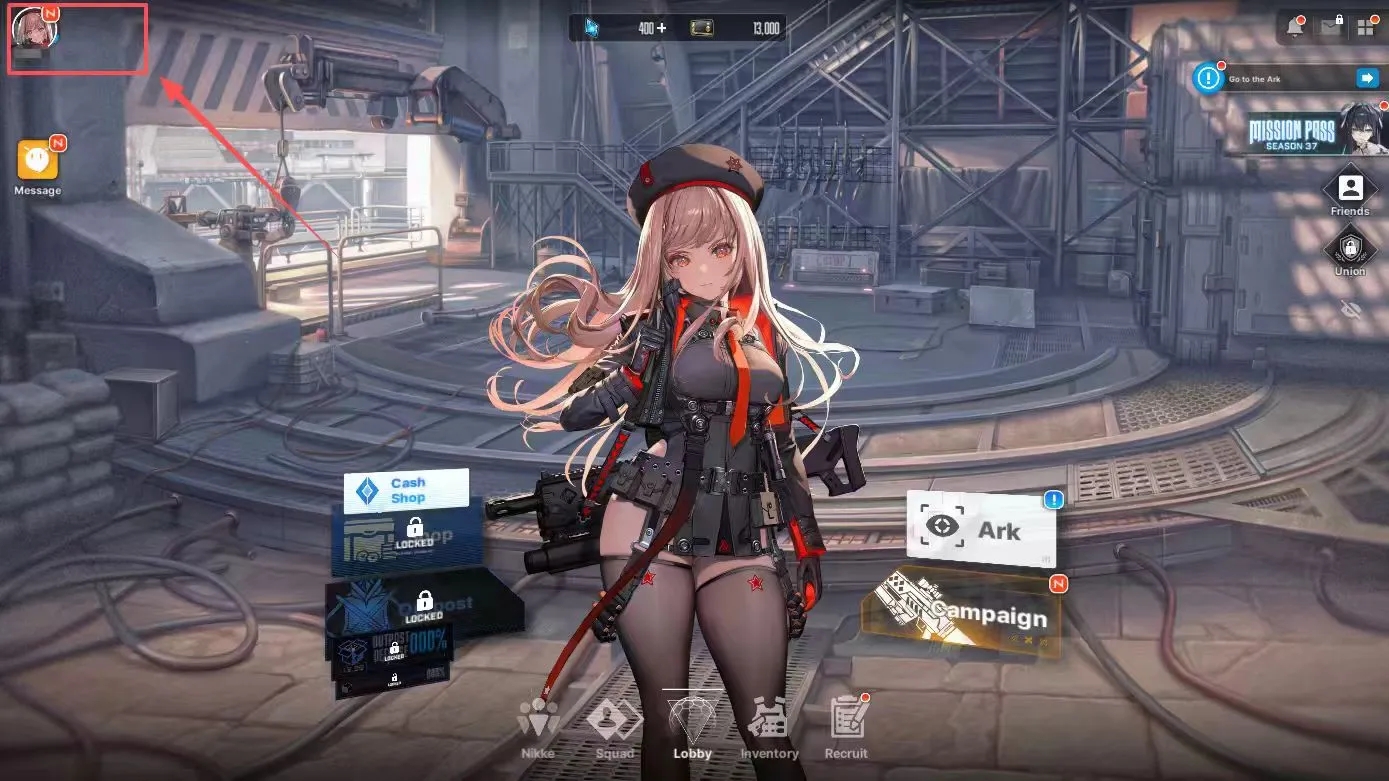Open the Union menu

[1349, 250]
